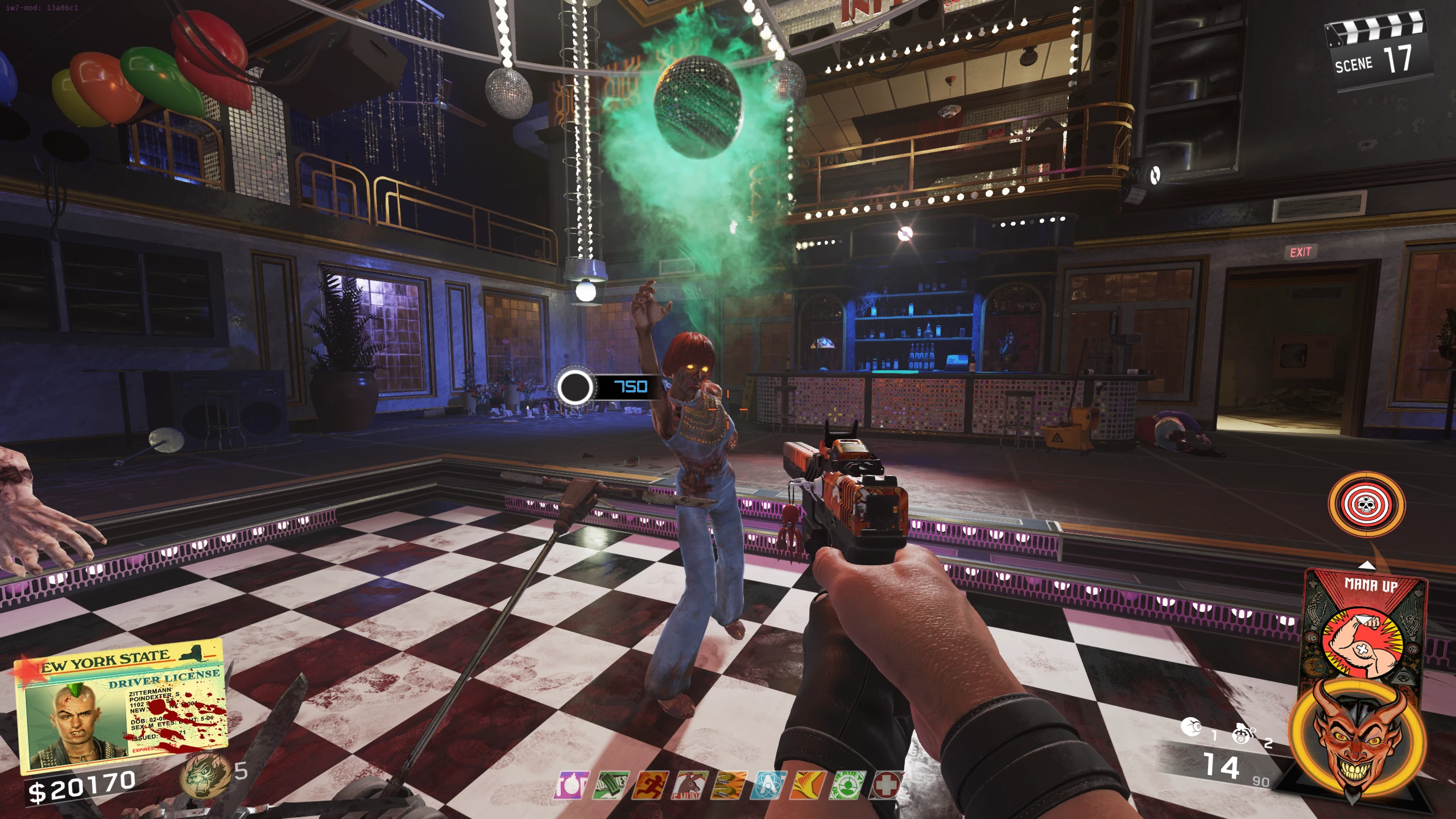
Task: Choose the Racin' Stripes running man perk
Action: point(651,785)
